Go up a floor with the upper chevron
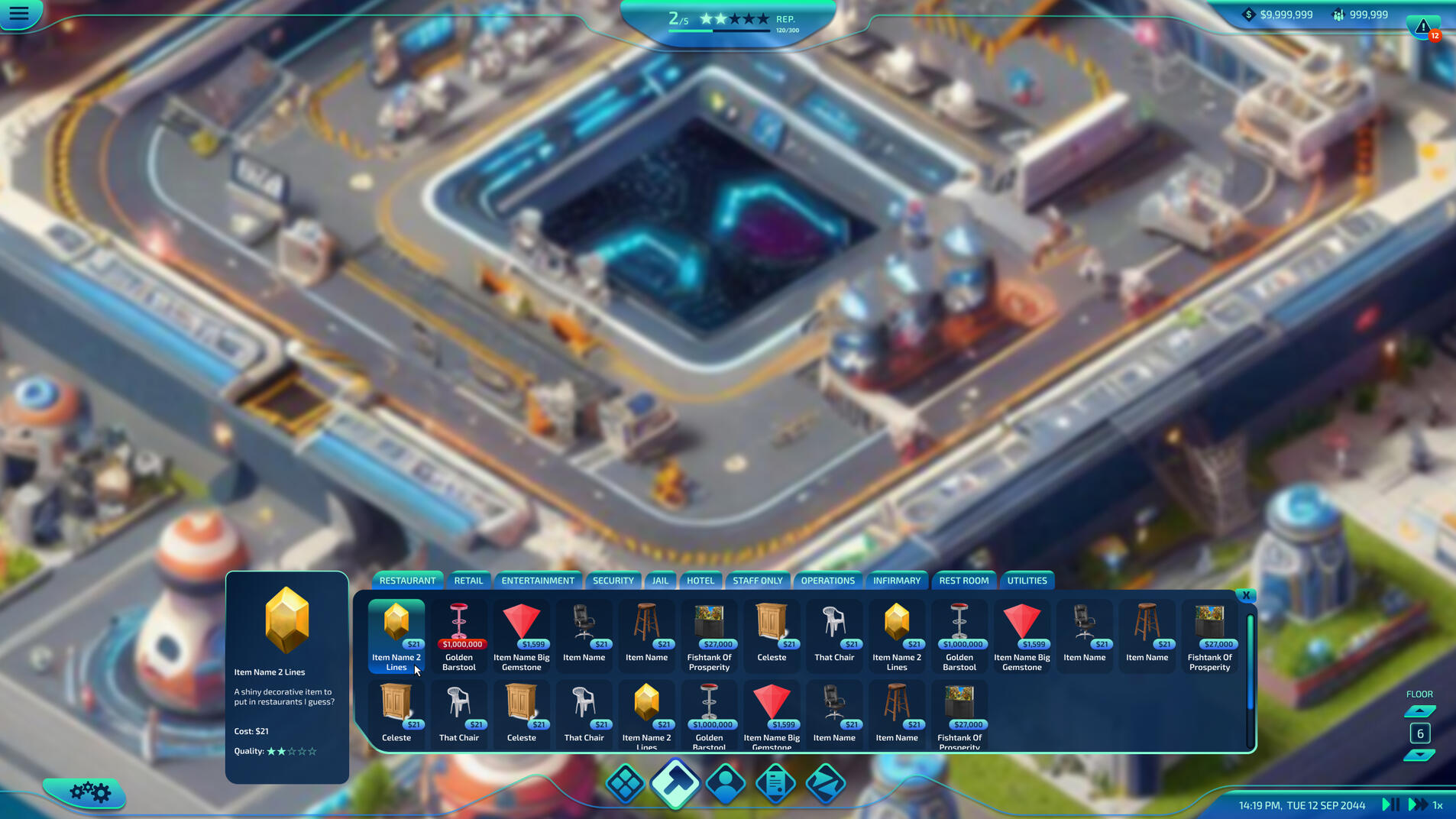This screenshot has width=1456, height=819. pos(1419,710)
